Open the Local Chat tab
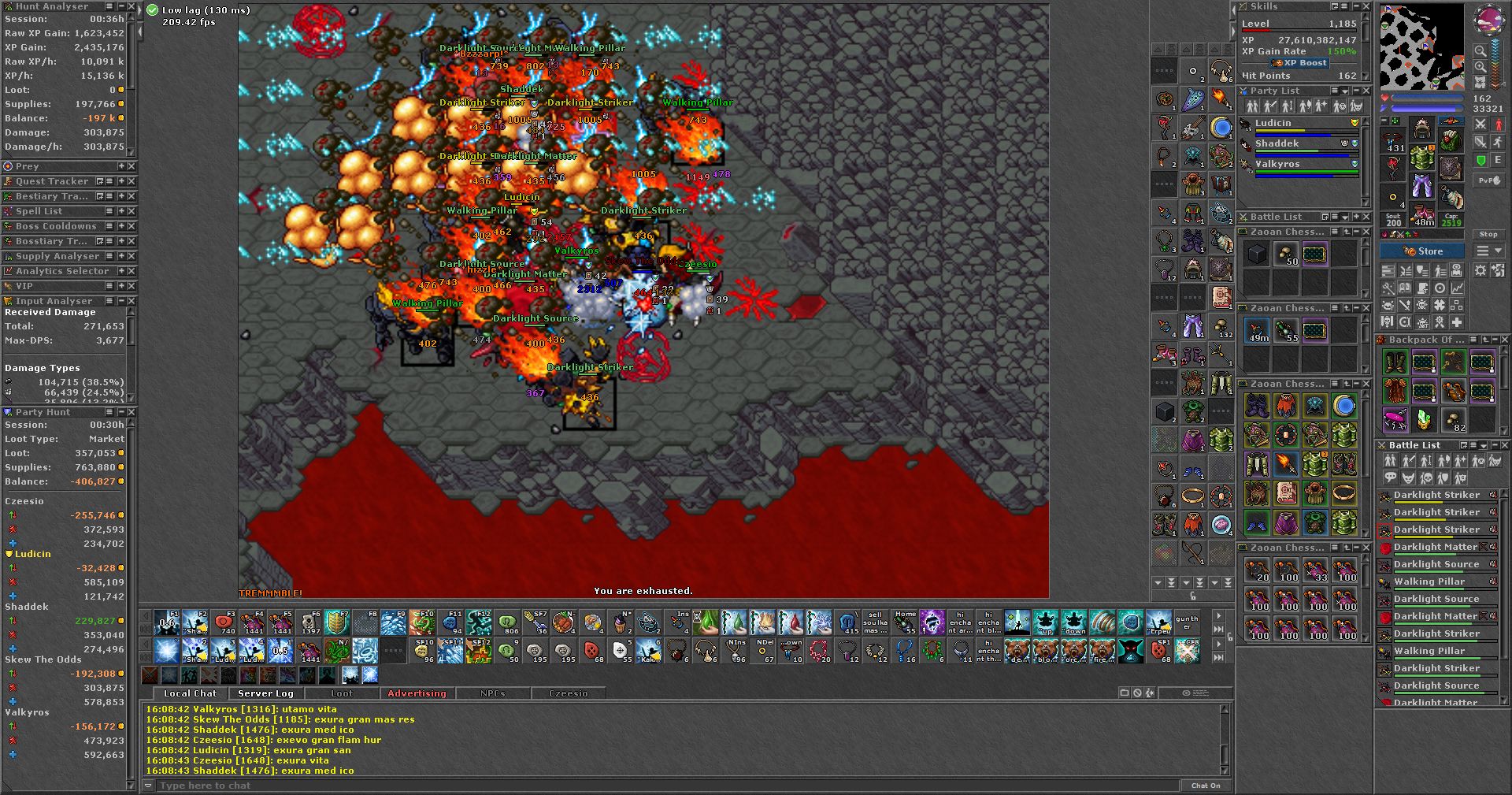 point(190,693)
